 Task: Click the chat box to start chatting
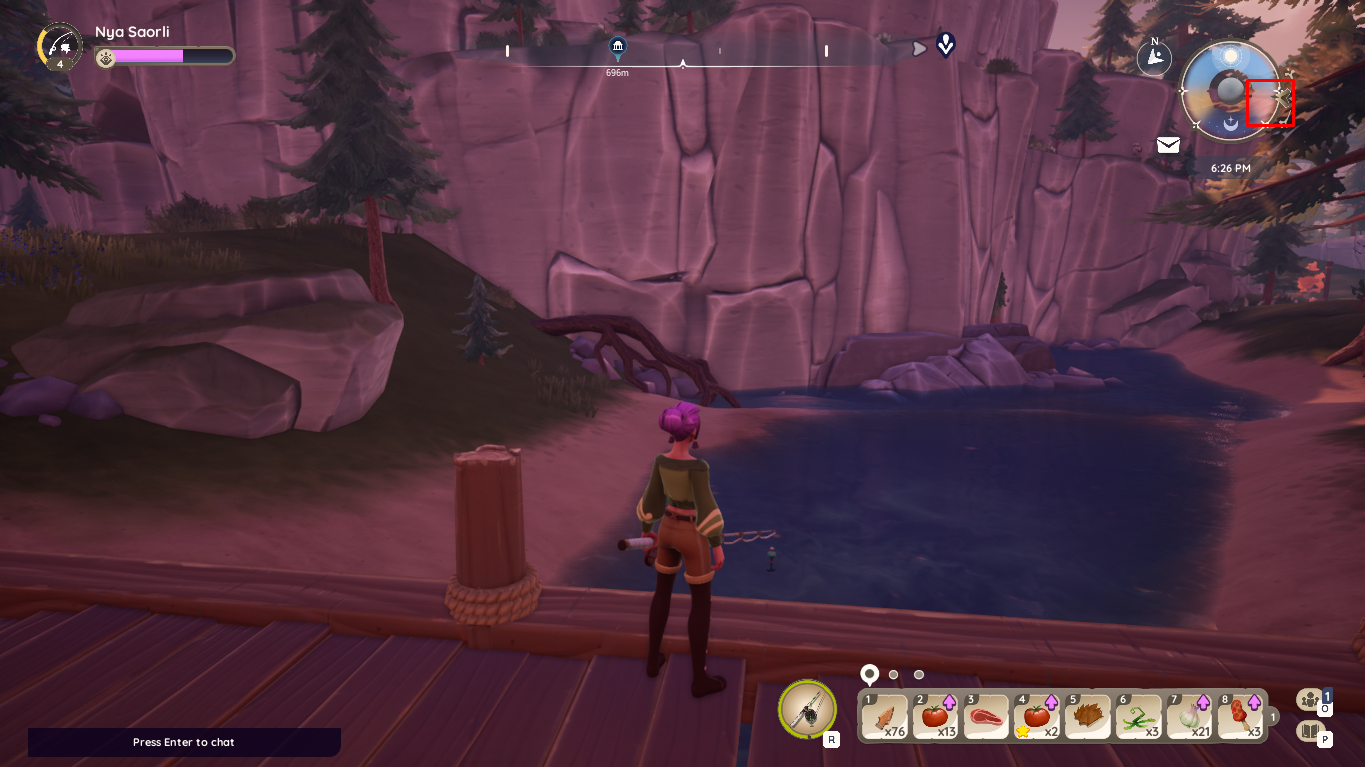point(184,742)
